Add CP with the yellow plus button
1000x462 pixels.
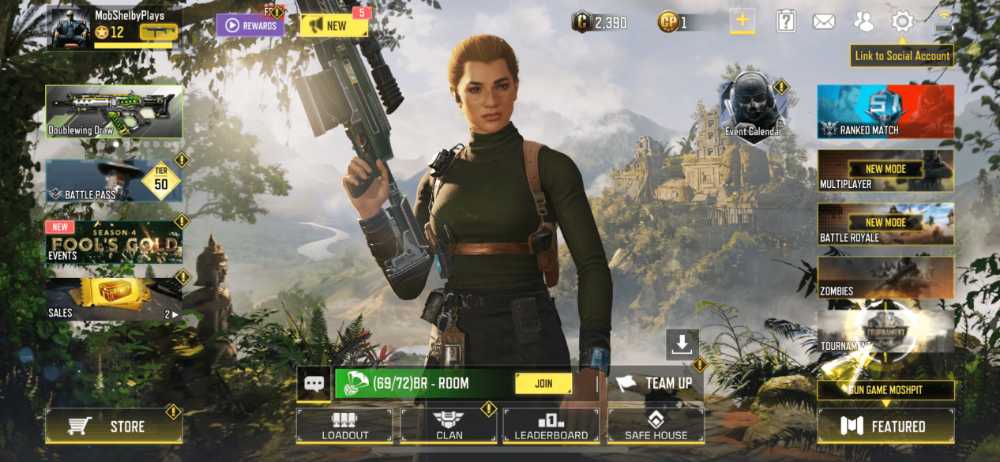742,21
